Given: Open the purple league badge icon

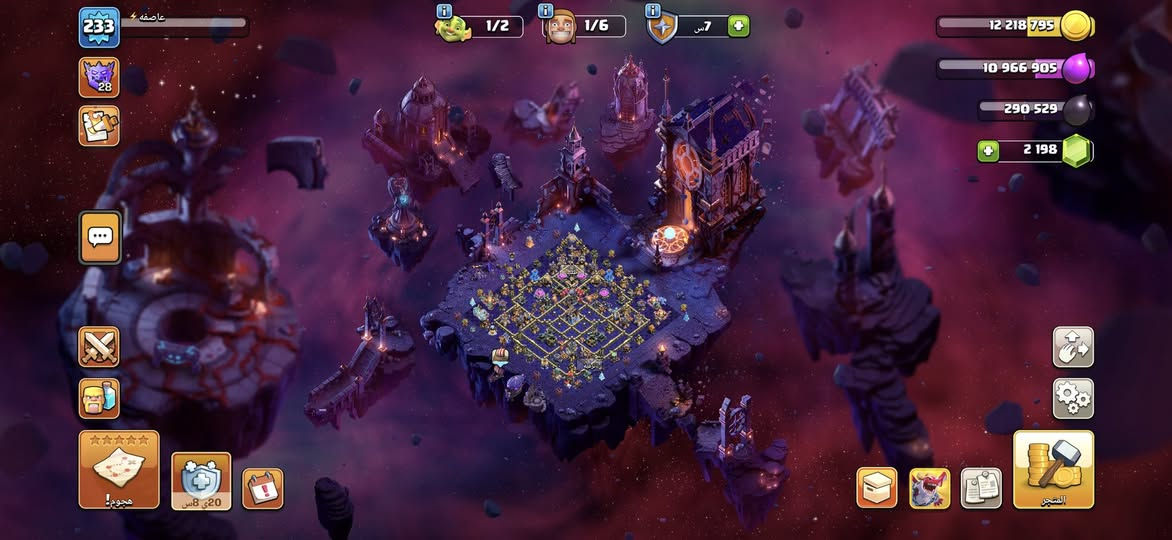Looking at the screenshot, I should (x=99, y=78).
